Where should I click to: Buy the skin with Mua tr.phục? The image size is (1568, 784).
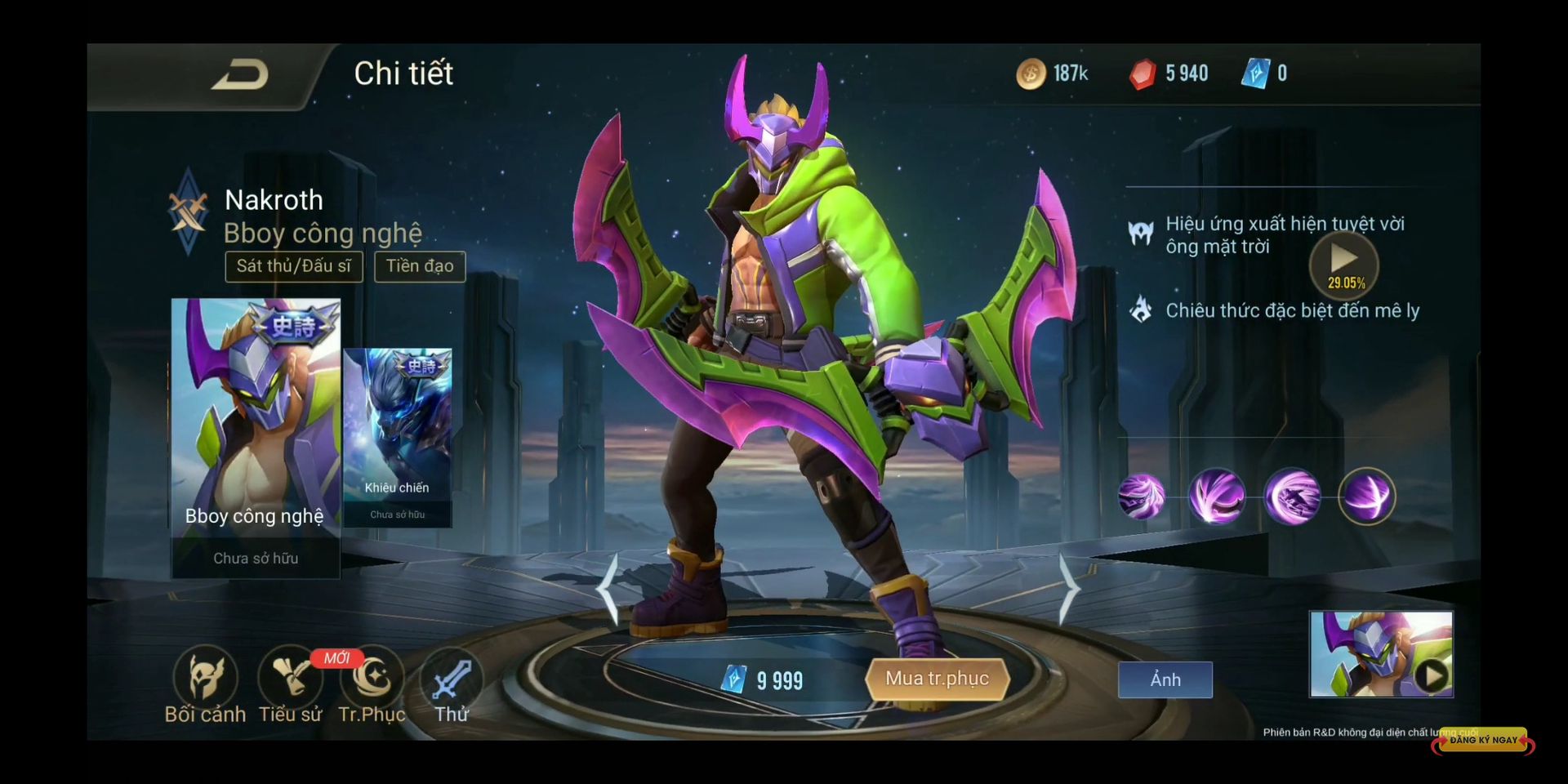tap(937, 679)
